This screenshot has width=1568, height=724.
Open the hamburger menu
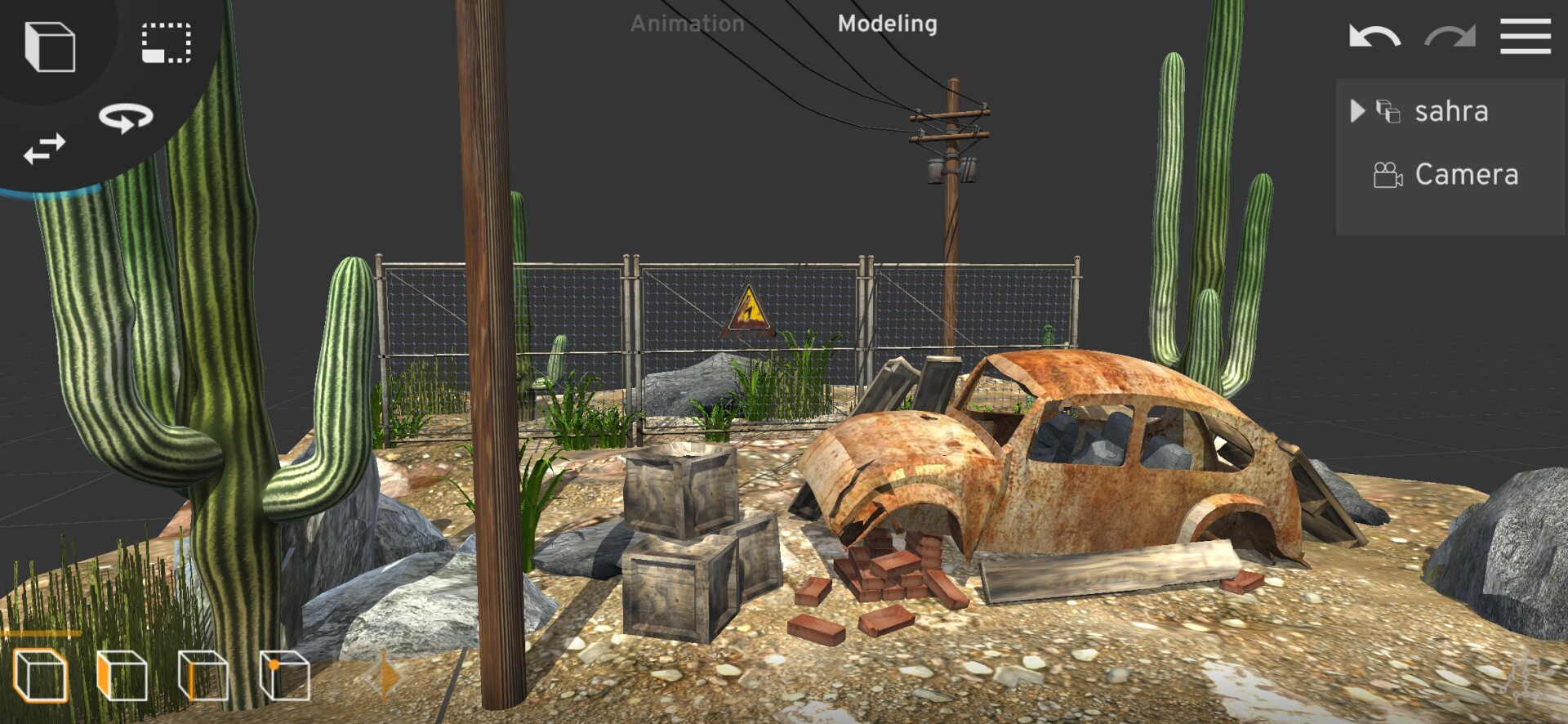(1525, 38)
